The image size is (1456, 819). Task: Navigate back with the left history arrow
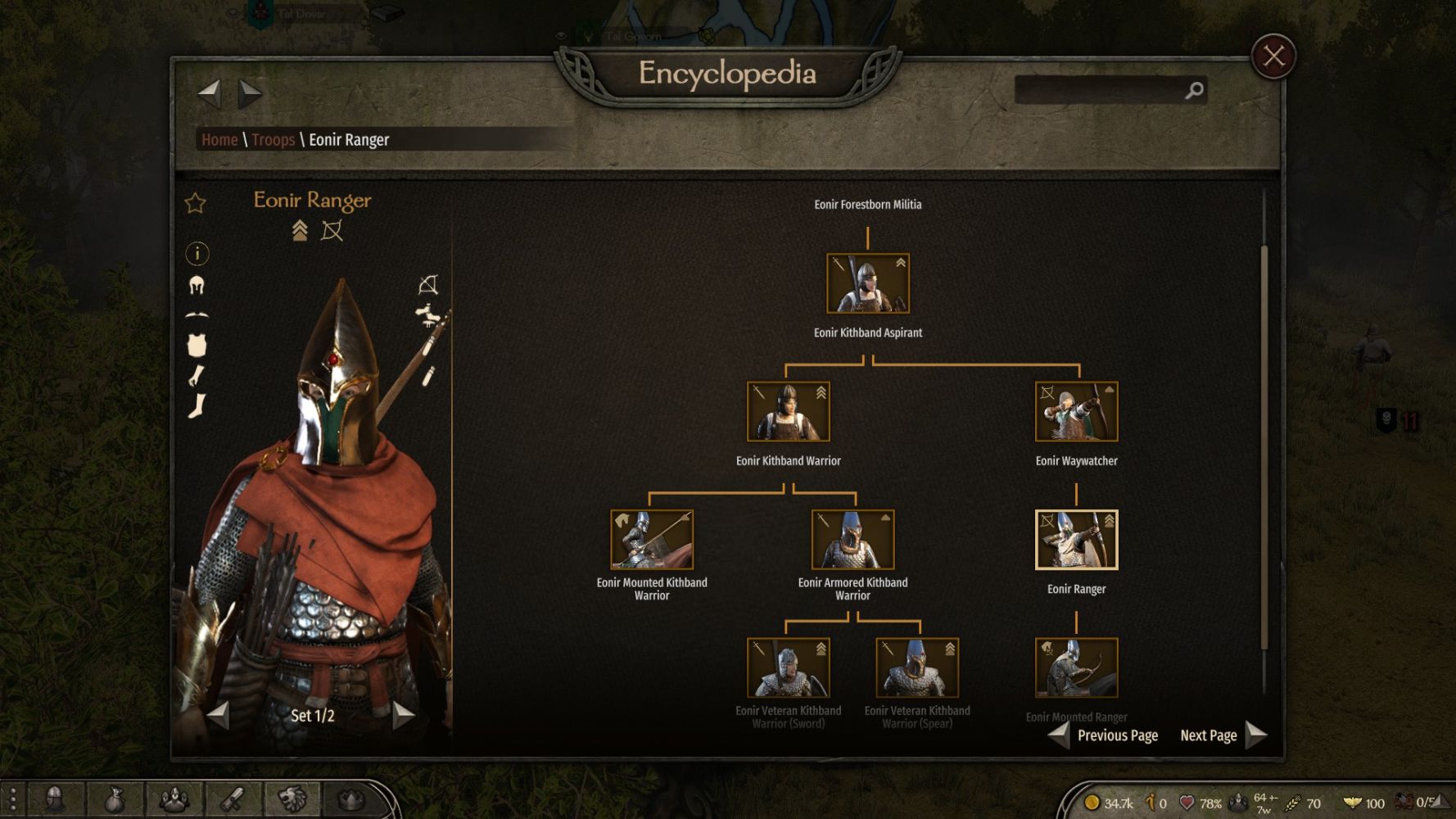click(210, 93)
